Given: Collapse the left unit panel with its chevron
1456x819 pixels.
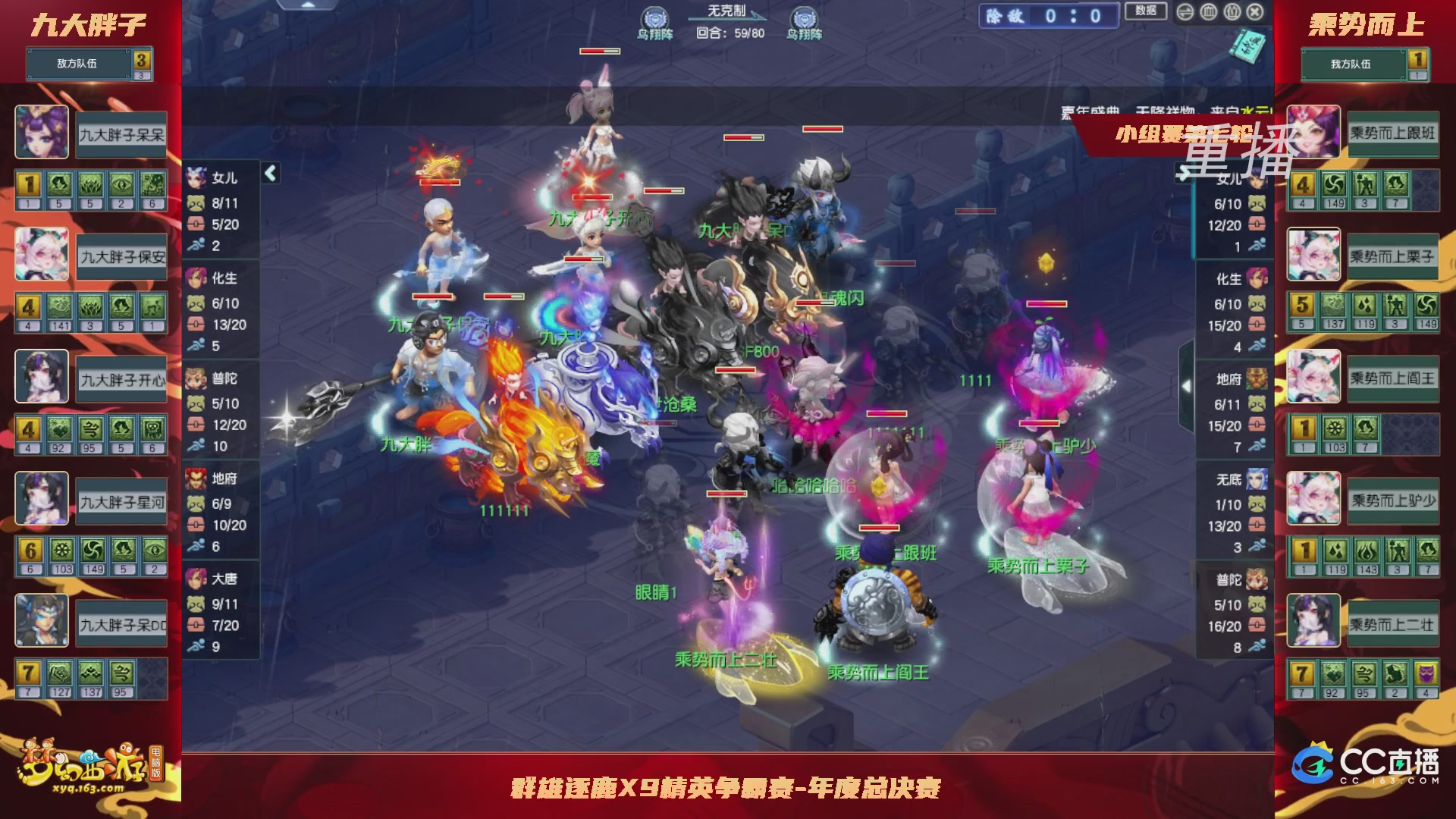Looking at the screenshot, I should pos(269,173).
